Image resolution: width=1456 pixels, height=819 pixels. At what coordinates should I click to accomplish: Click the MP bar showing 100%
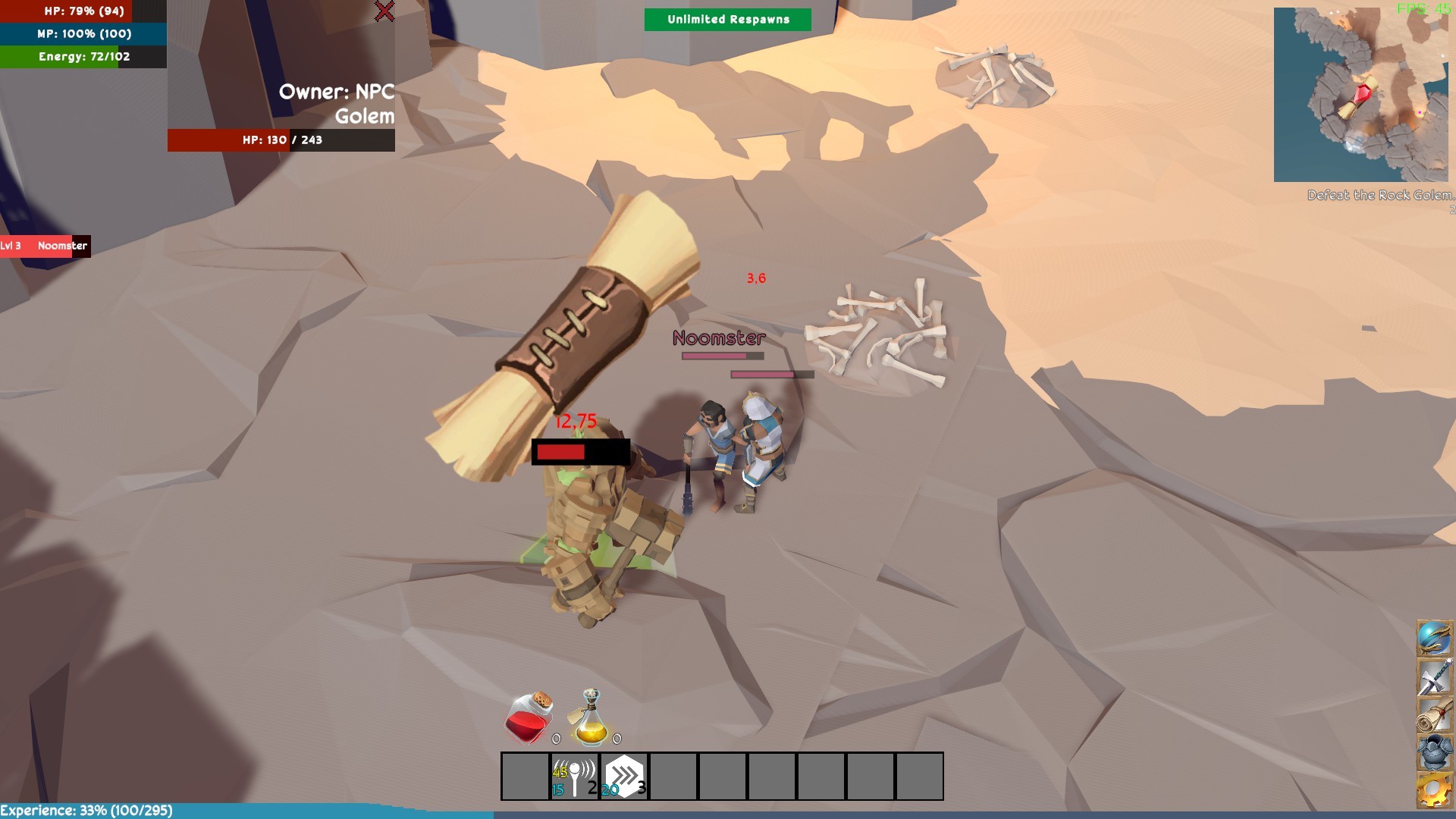point(67,33)
